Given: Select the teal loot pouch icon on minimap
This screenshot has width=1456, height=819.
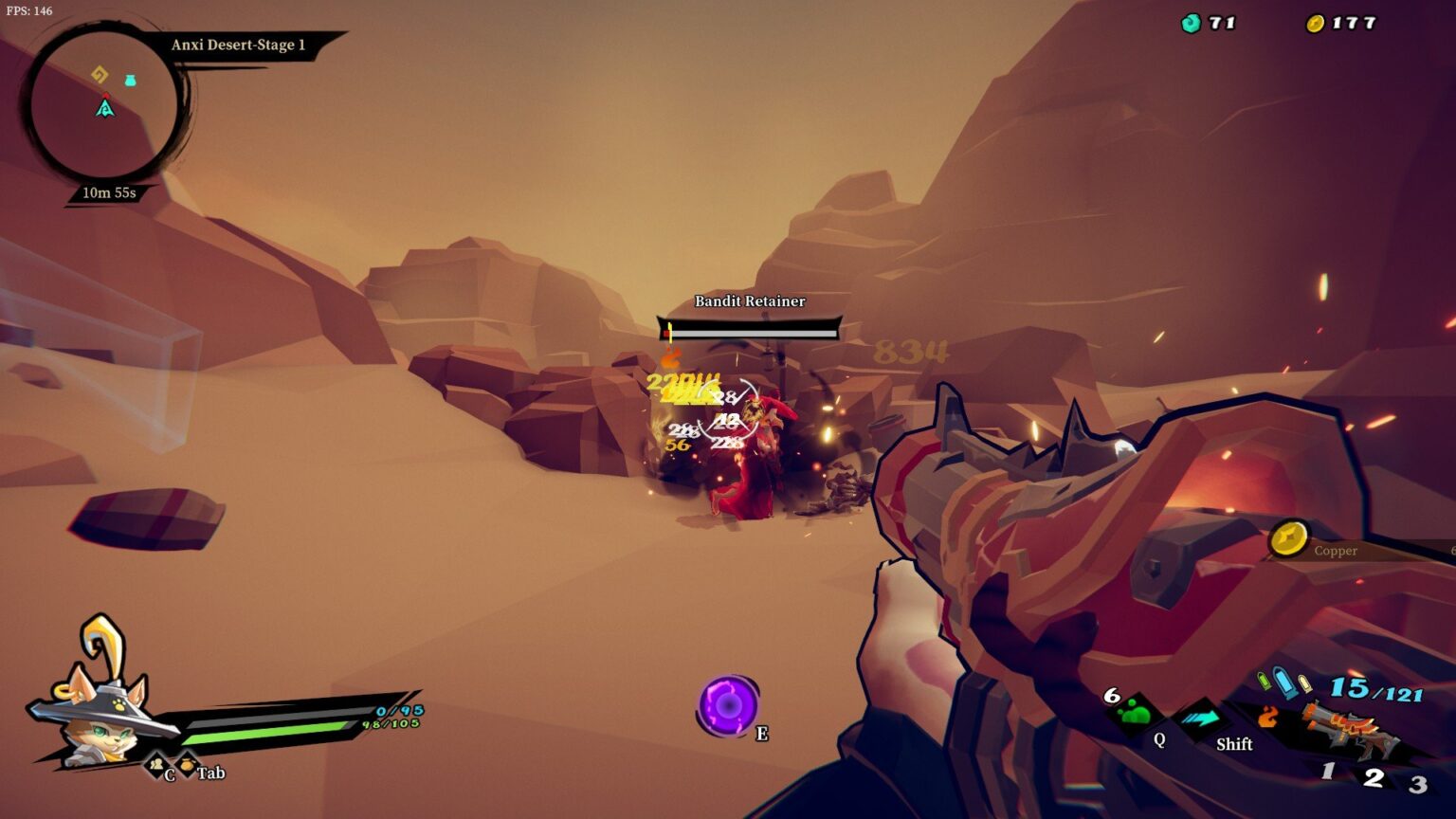Looking at the screenshot, I should pyautogui.click(x=131, y=80).
